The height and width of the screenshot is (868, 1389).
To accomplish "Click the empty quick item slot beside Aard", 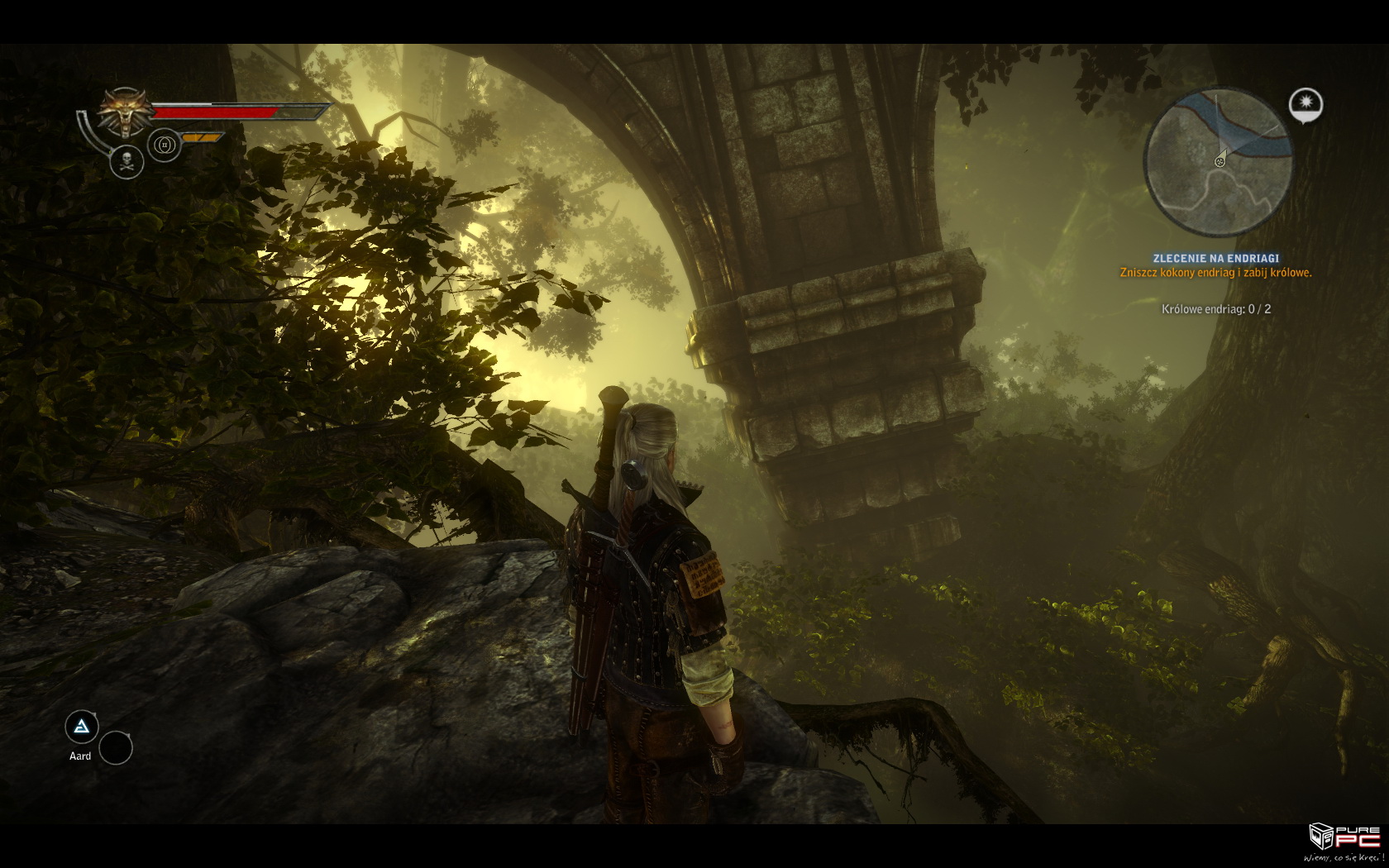I will click(116, 747).
